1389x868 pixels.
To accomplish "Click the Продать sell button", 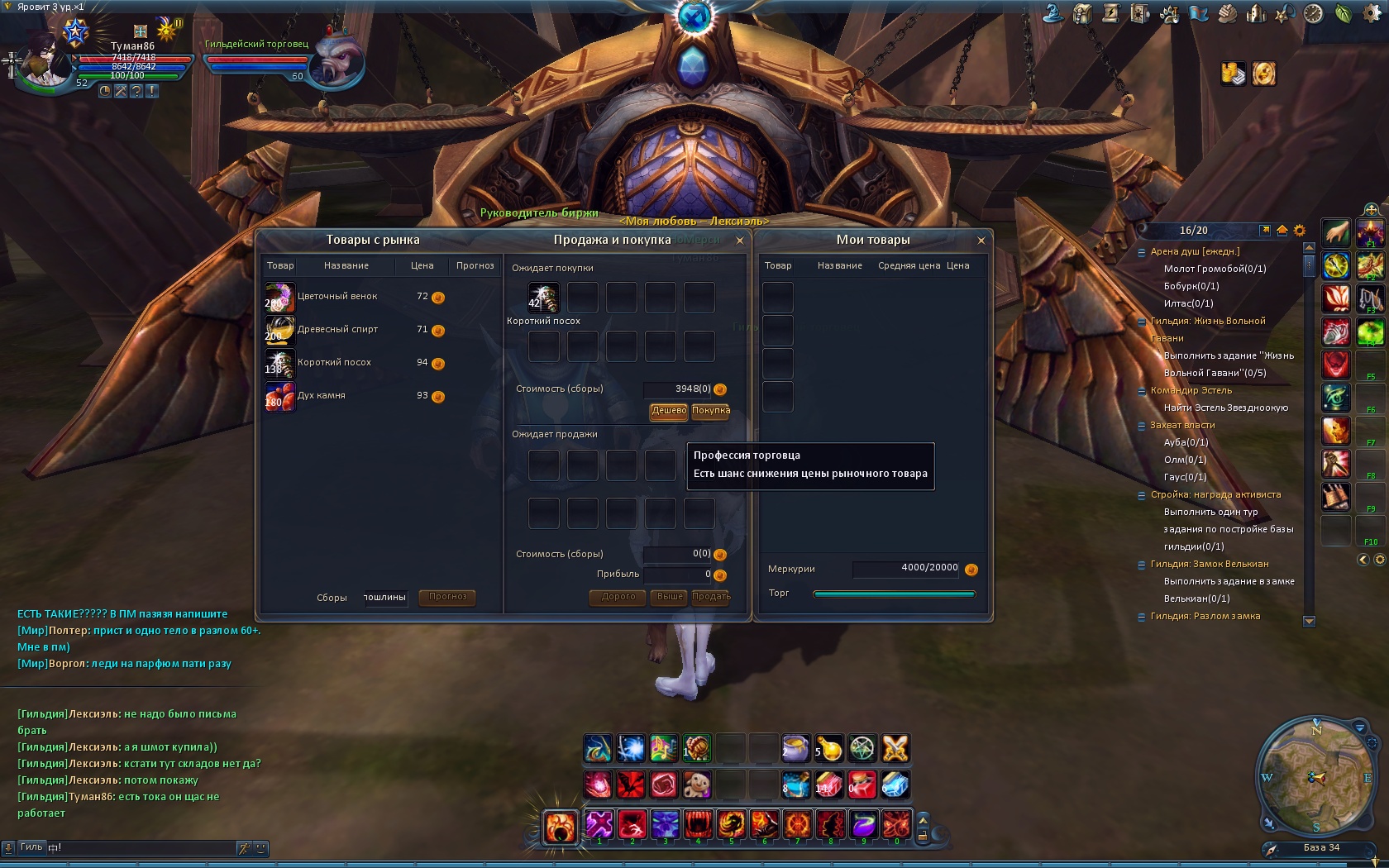I will pyautogui.click(x=711, y=597).
